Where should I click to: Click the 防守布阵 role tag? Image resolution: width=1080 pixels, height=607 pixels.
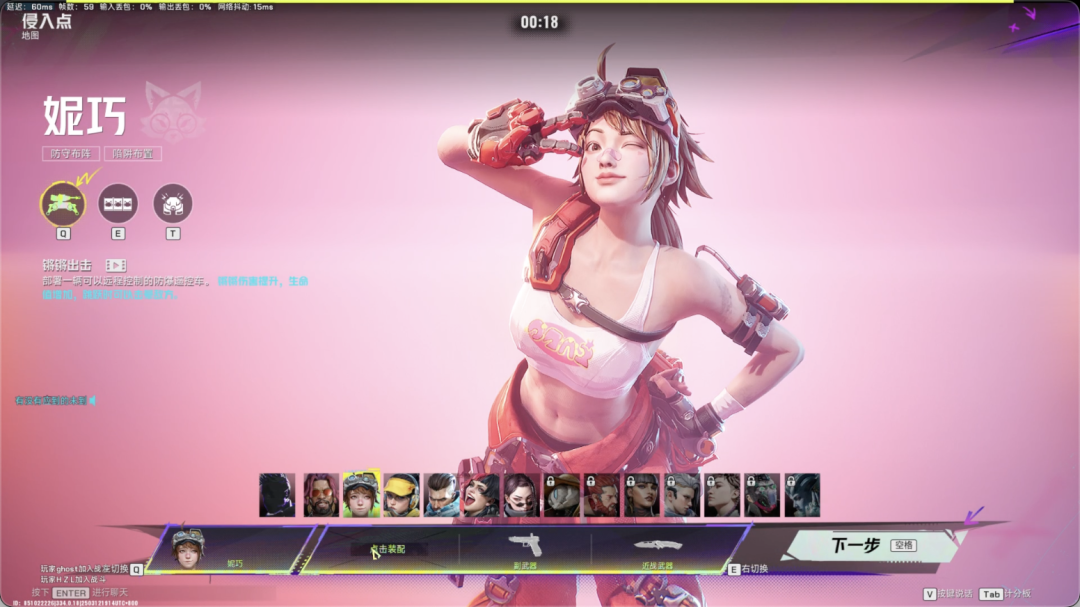click(71, 154)
